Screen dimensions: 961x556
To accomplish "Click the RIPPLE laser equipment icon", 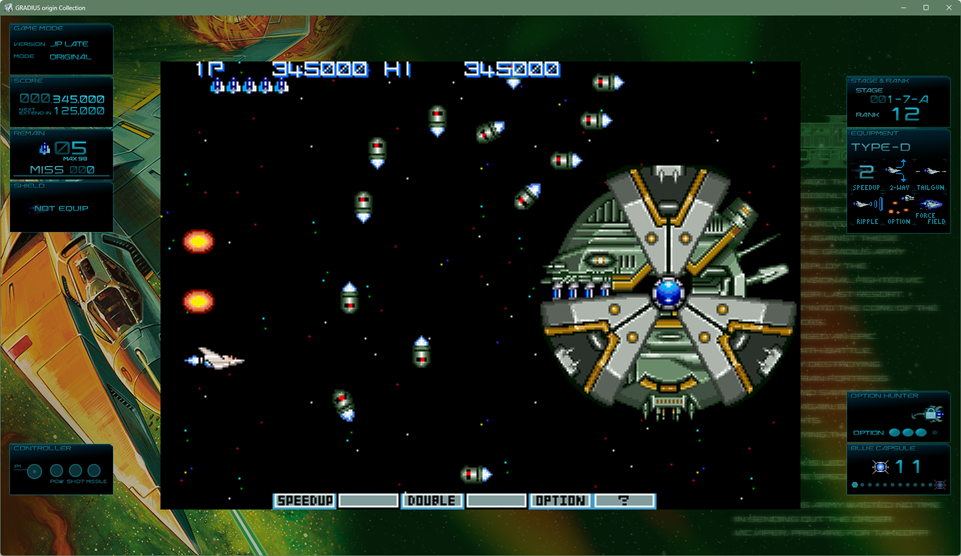I will [x=867, y=205].
